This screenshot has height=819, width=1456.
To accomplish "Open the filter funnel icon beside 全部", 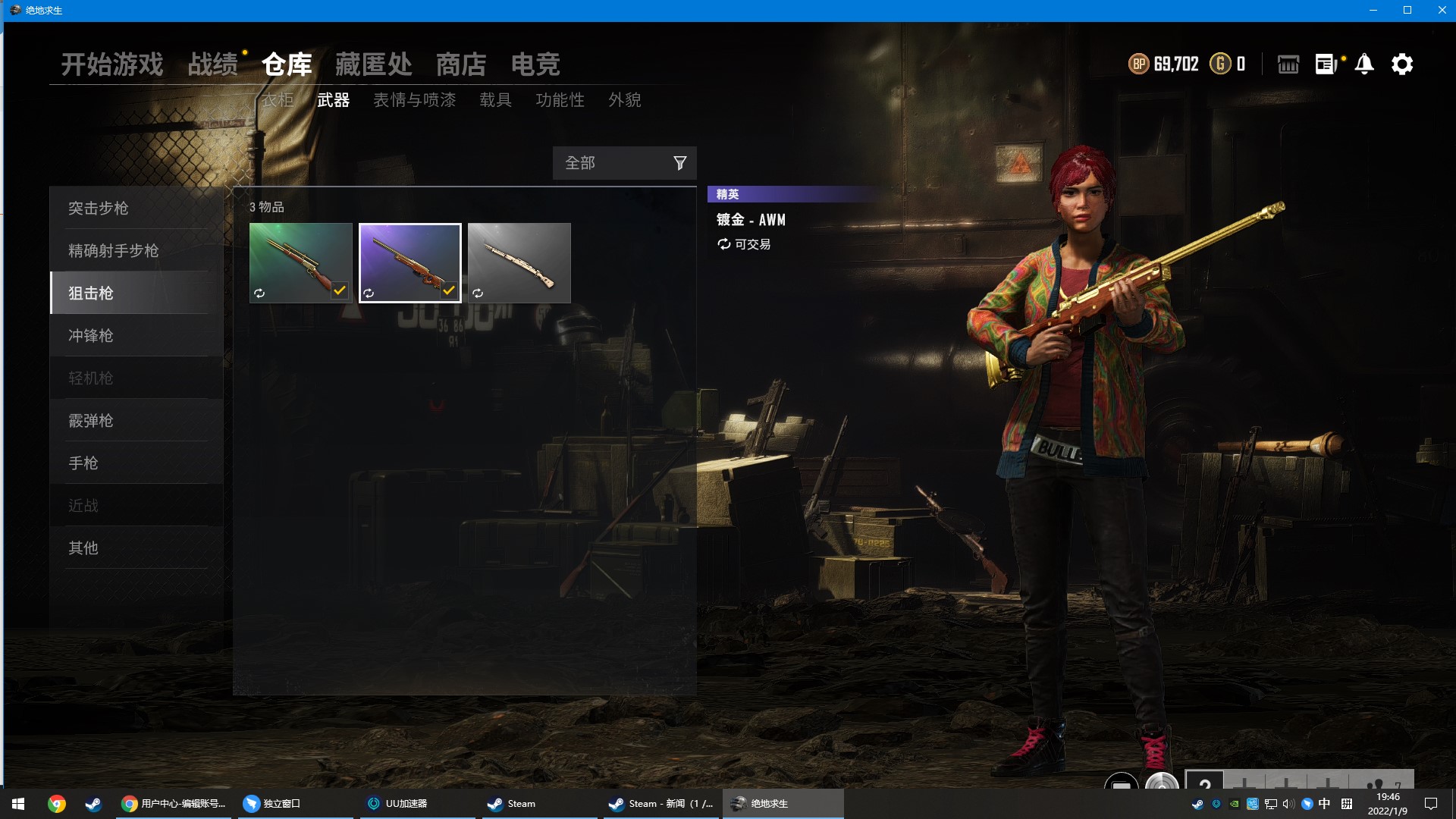I will tap(679, 162).
